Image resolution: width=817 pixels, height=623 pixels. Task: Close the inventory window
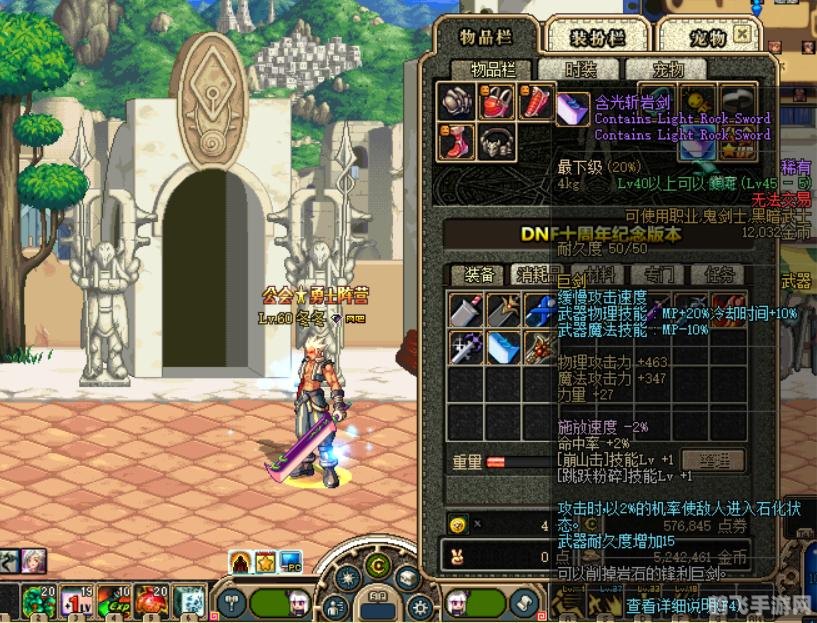pos(741,34)
